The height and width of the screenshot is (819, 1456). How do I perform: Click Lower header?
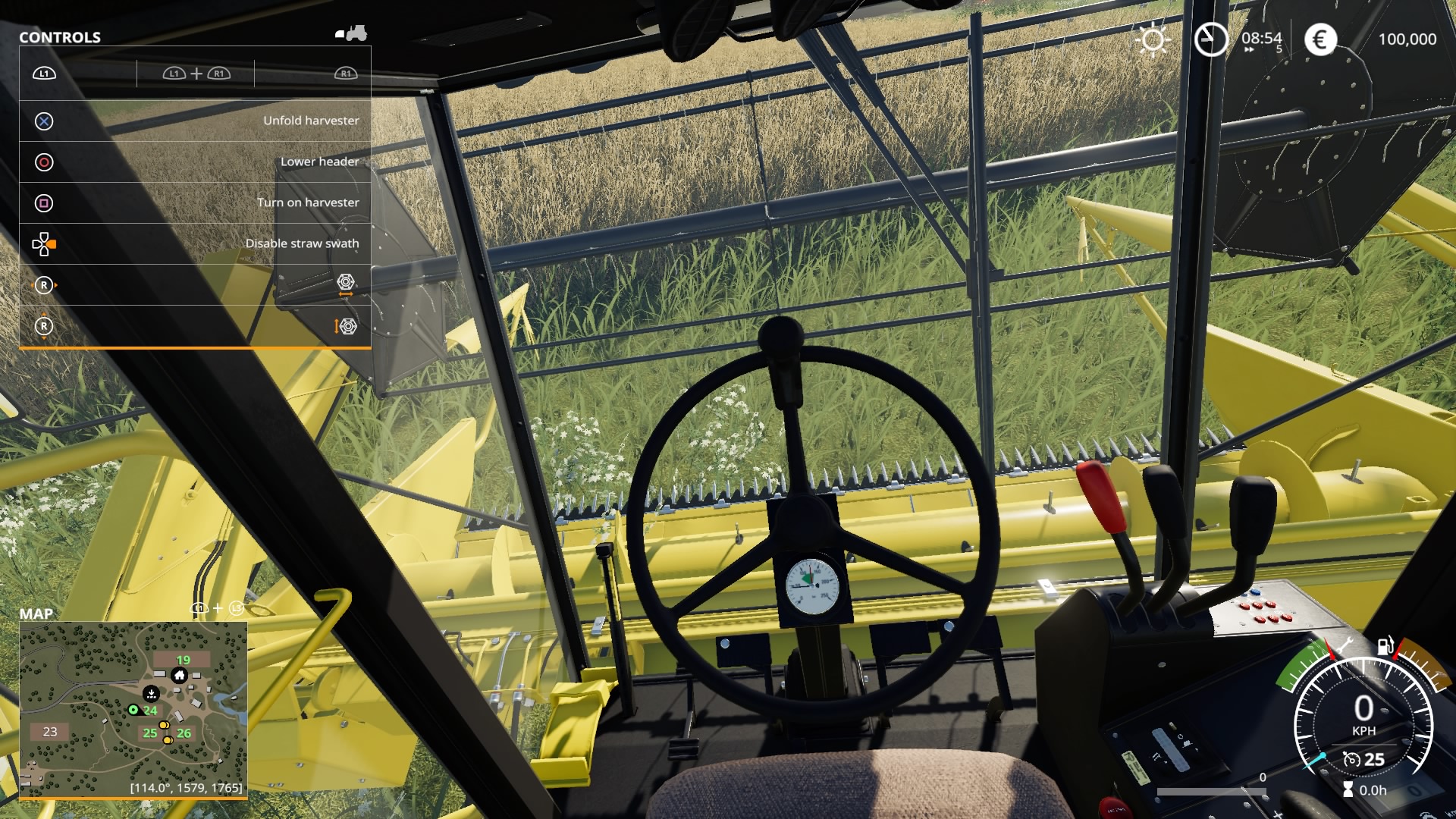pyautogui.click(x=320, y=162)
